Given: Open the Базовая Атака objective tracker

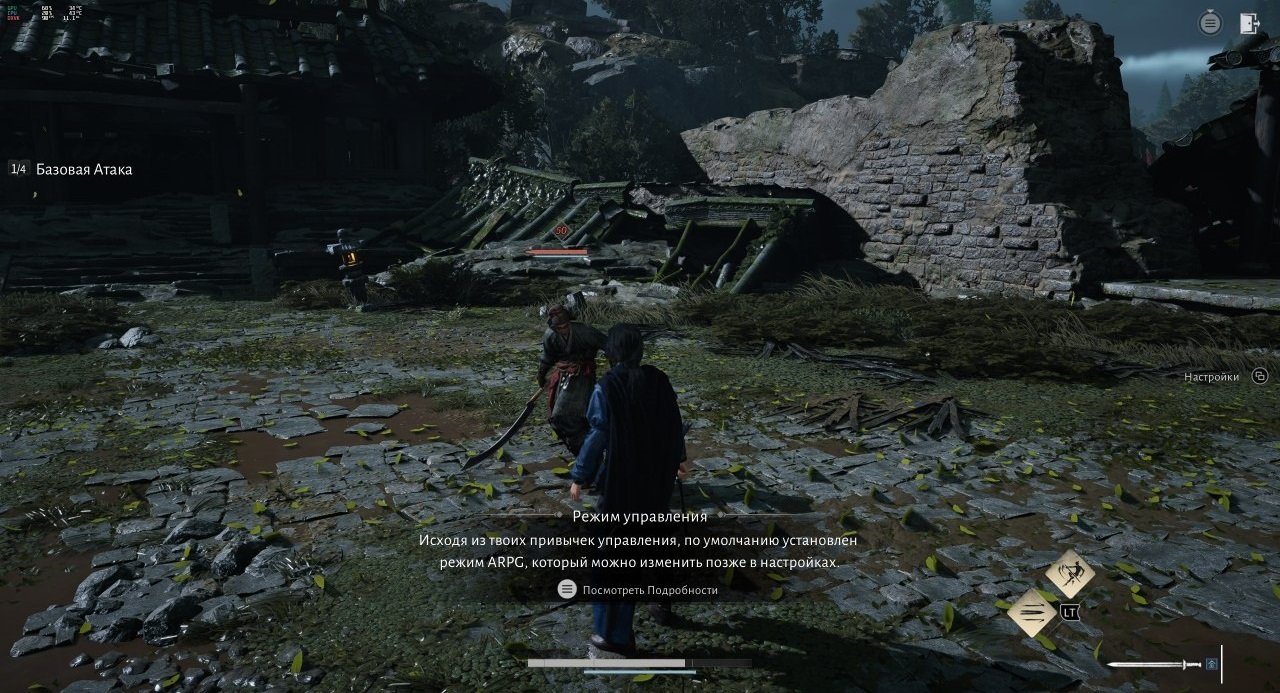Looking at the screenshot, I should [x=84, y=169].
